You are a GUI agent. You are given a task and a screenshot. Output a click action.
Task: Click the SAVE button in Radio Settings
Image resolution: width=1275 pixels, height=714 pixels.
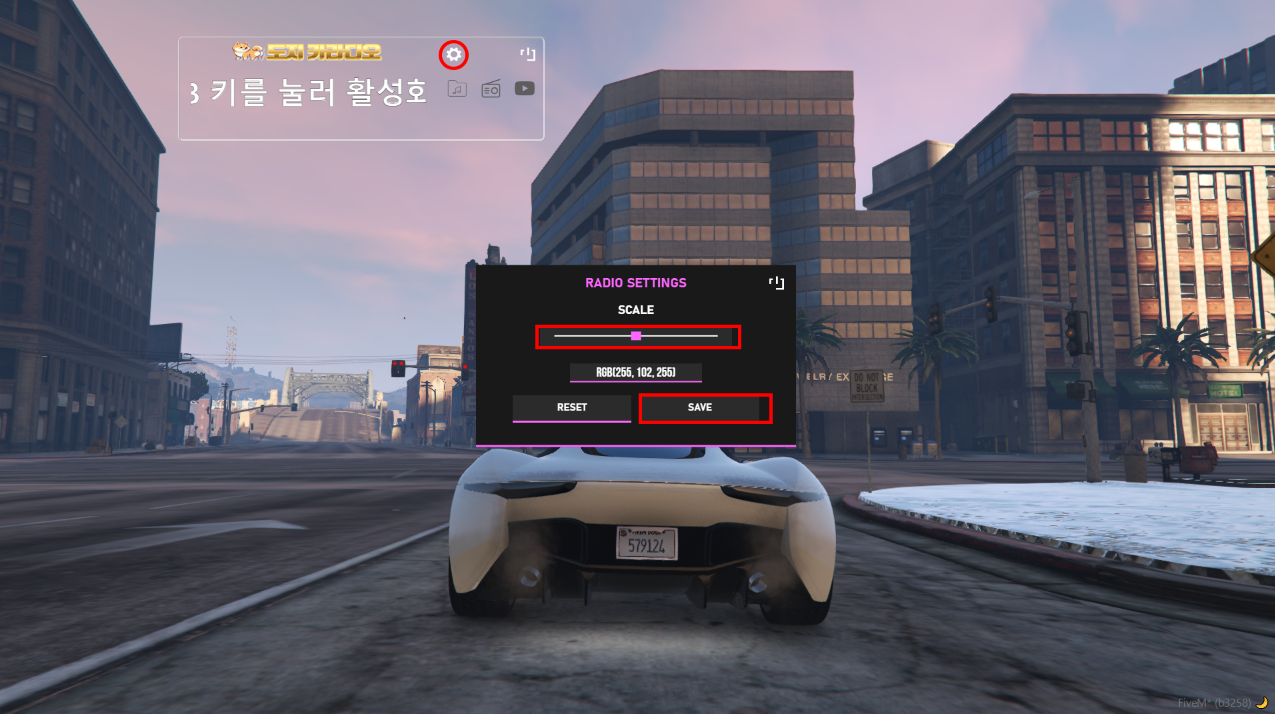point(700,408)
